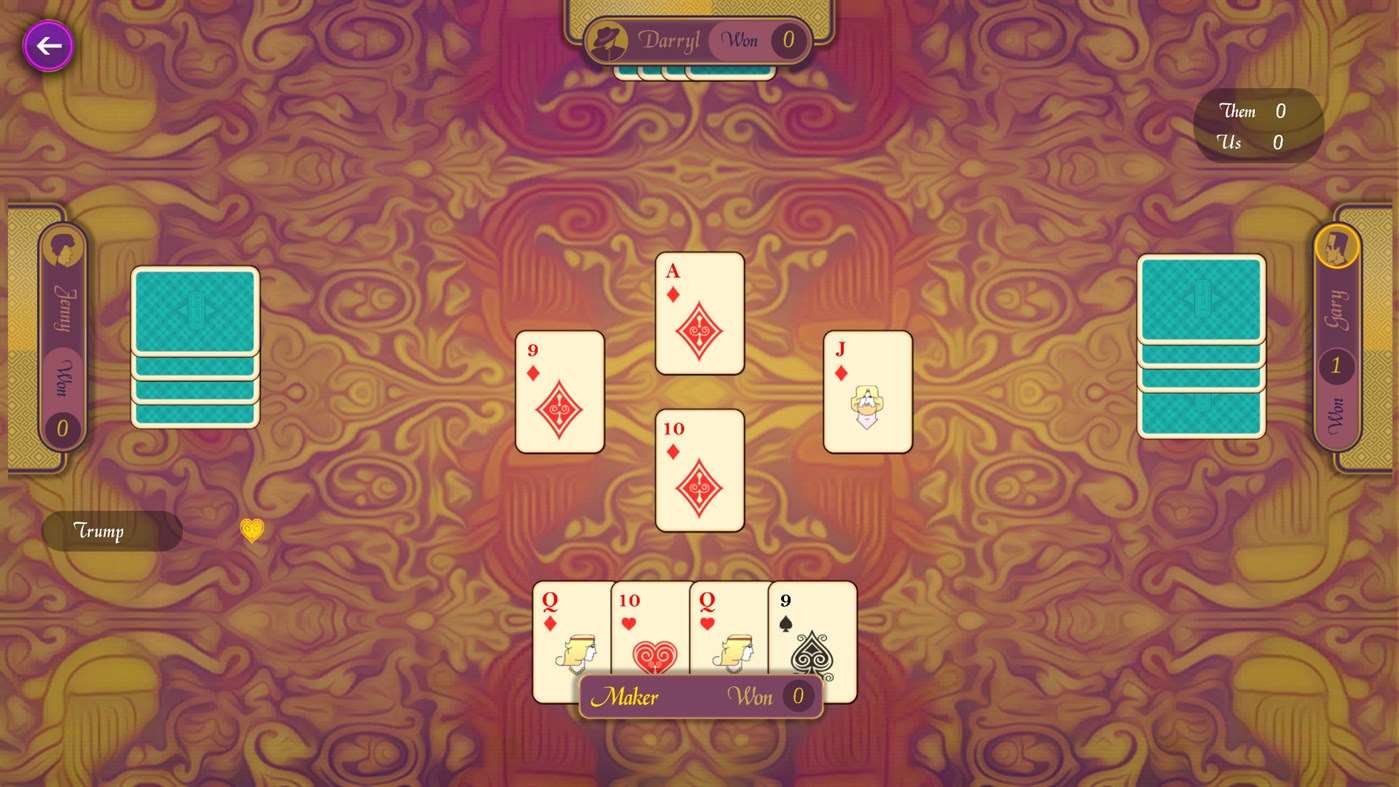Screen dimensions: 1399x787
Task: Select Gary's highlighted avatar portrait
Action: point(1339,248)
